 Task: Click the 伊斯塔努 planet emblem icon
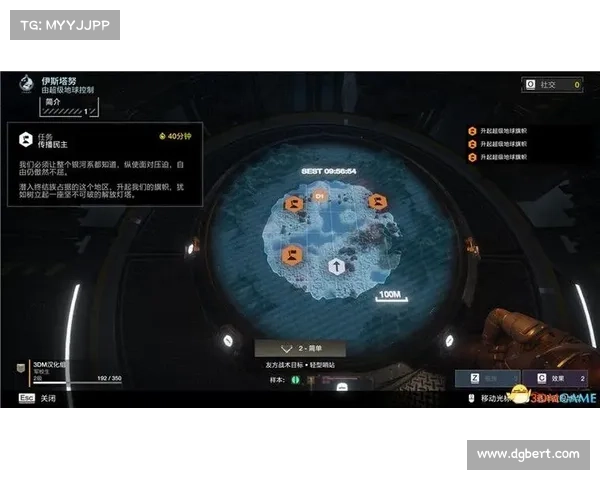coord(26,85)
